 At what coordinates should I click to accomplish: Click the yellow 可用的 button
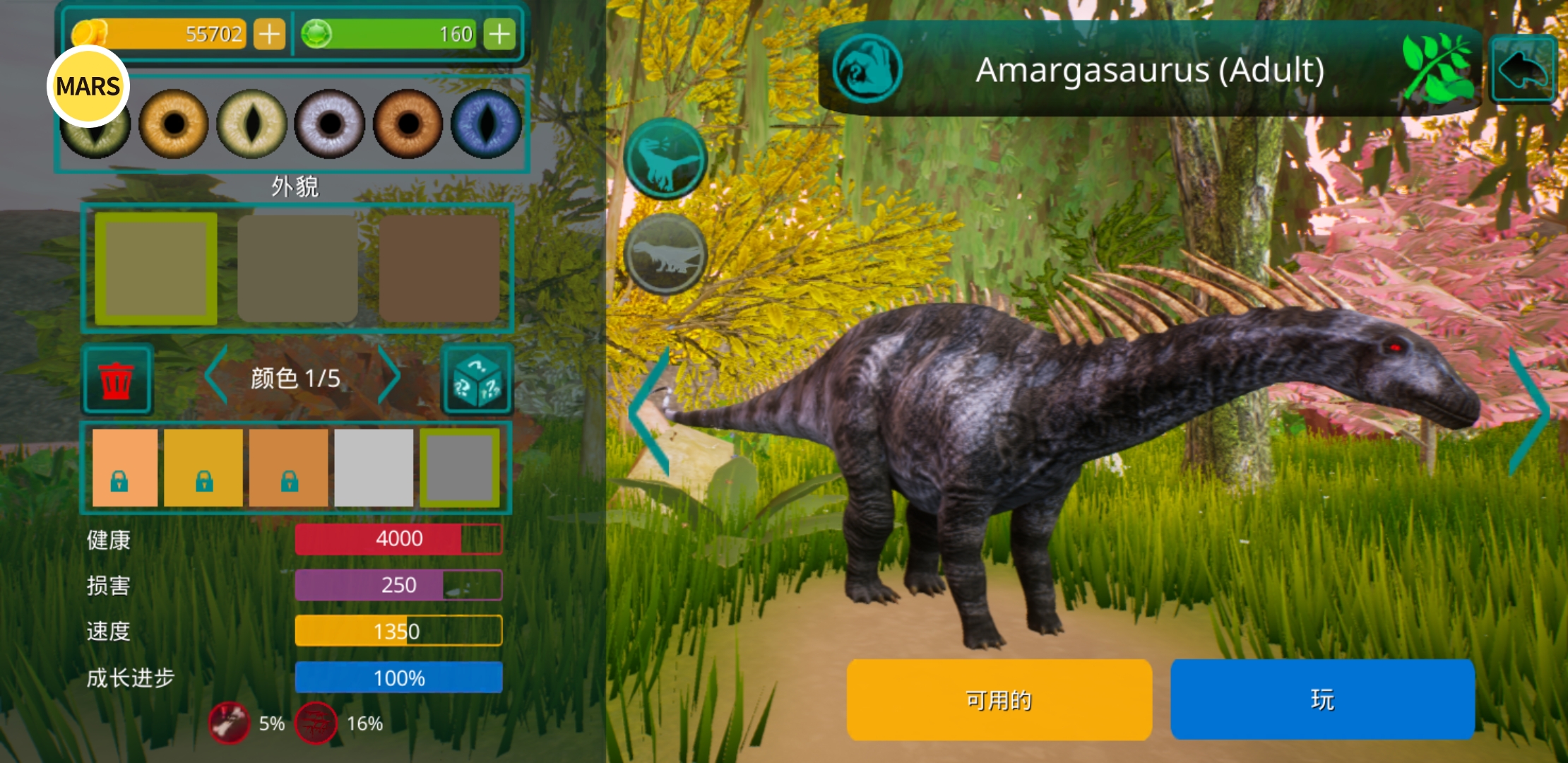tap(999, 699)
